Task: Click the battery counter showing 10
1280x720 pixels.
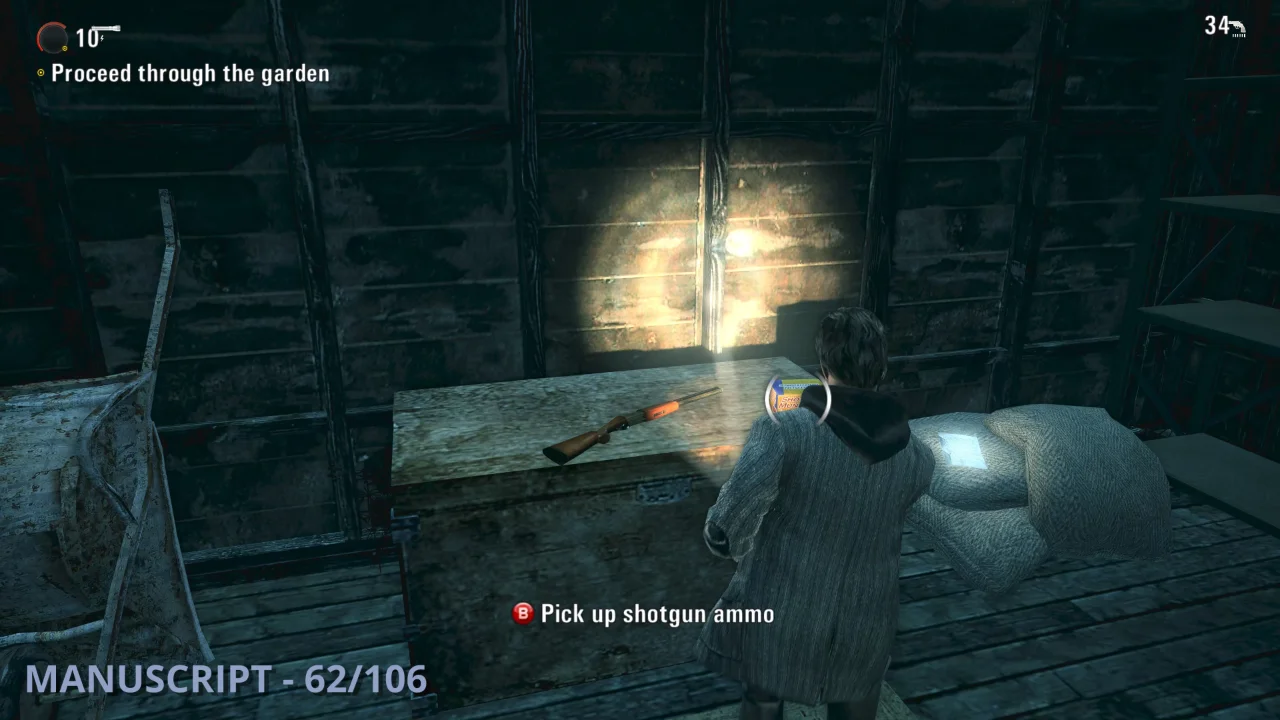Action: point(85,38)
